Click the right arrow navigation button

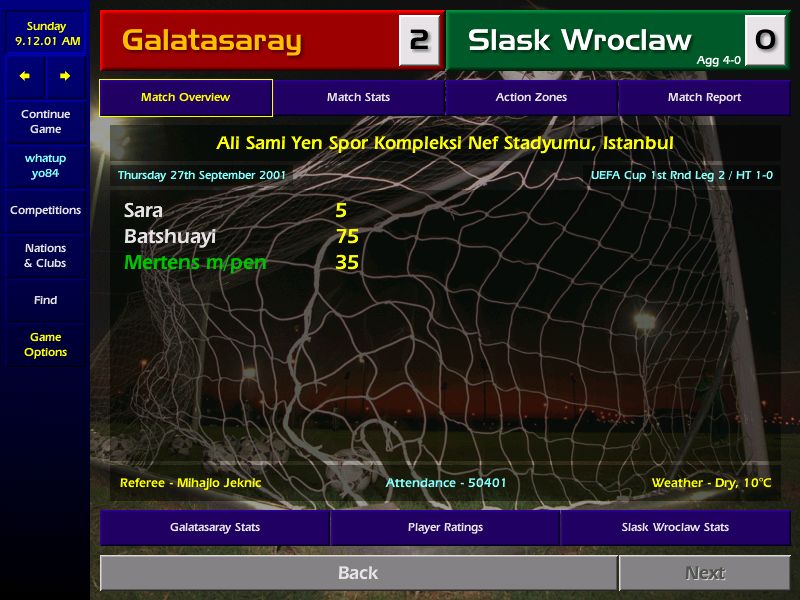(65, 76)
